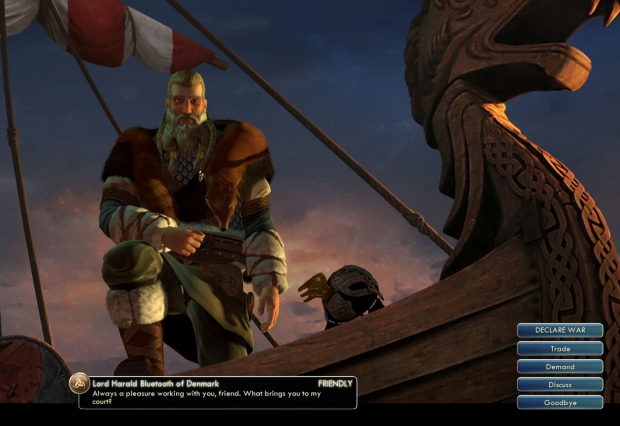Declare war on Harald Bluetooth
620x426 pixels.
(x=560, y=330)
